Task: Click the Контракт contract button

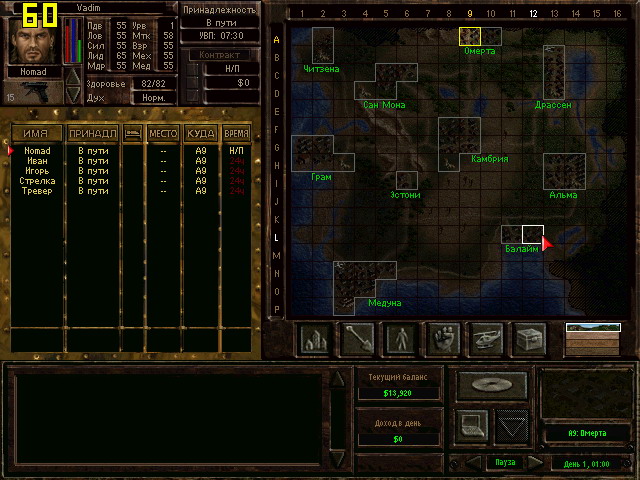Action: click(x=220, y=55)
